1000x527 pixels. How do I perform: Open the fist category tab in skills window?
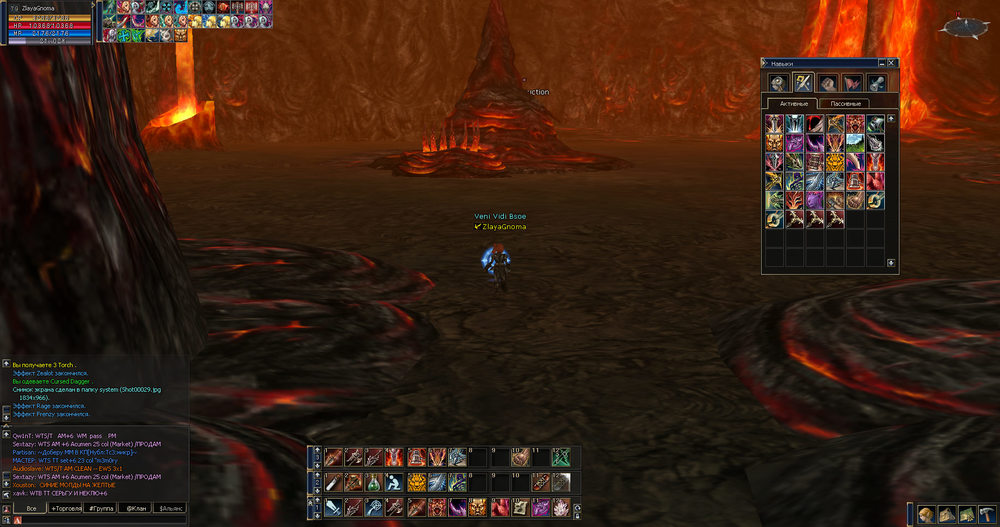tap(828, 83)
